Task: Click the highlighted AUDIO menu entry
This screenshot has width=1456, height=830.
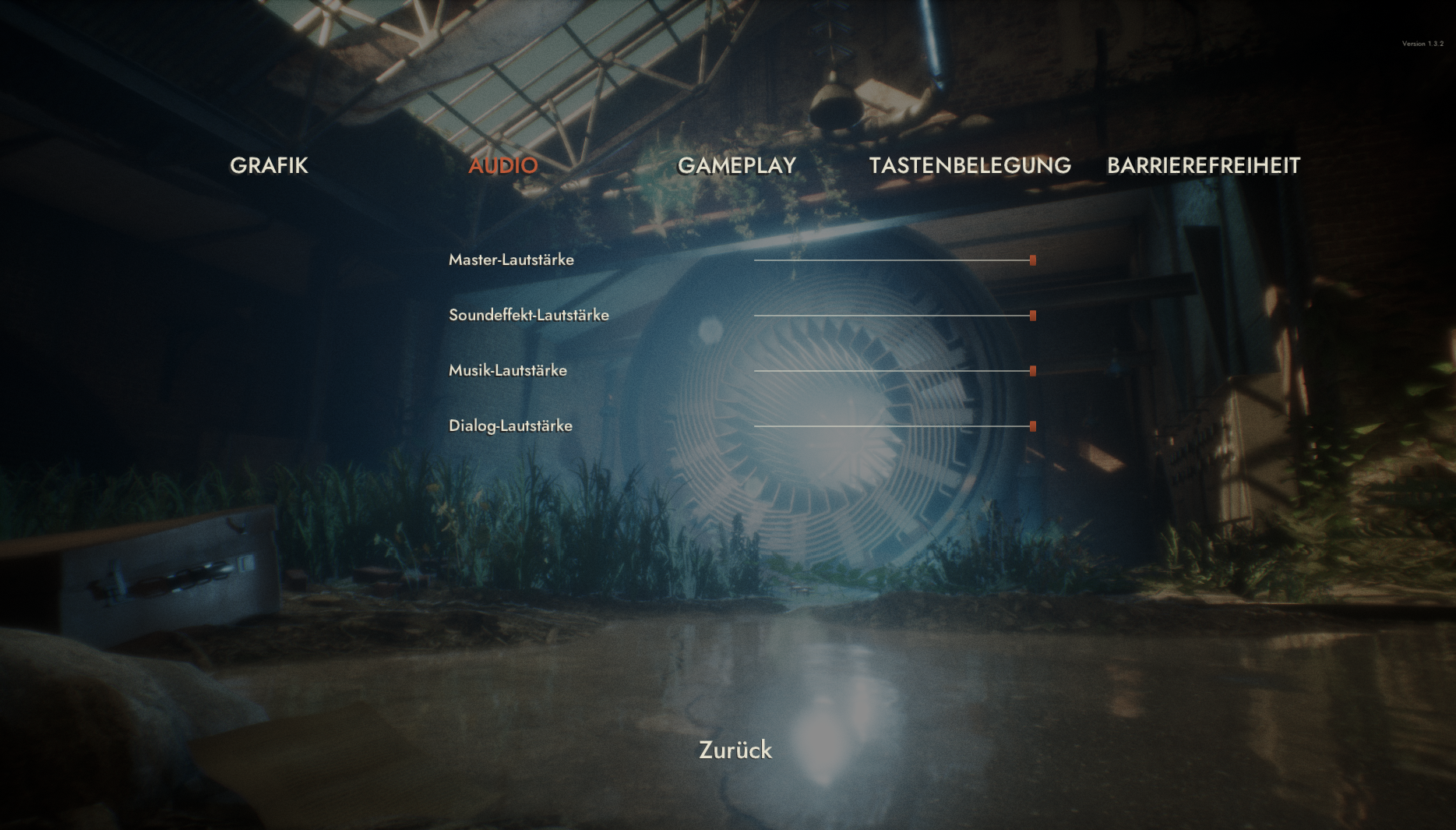Action: click(502, 165)
